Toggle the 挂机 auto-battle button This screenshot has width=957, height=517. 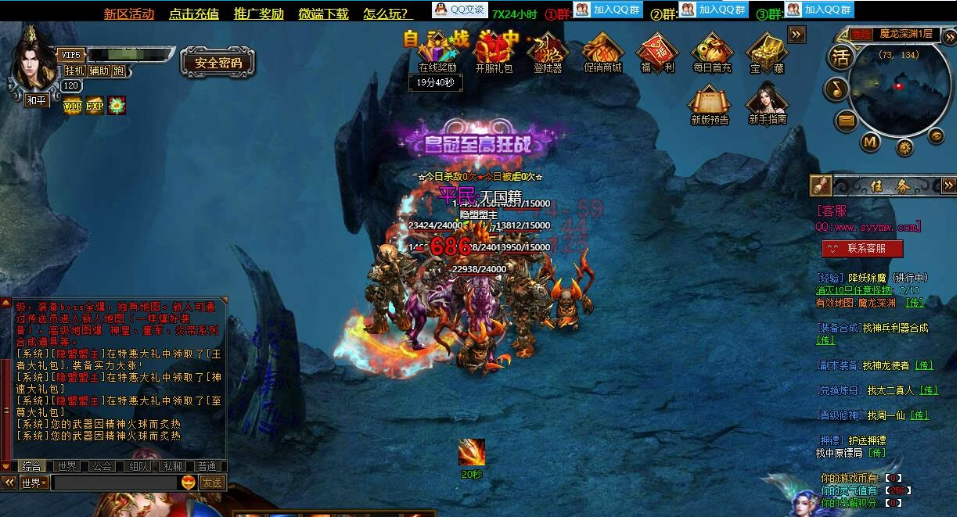pos(75,71)
